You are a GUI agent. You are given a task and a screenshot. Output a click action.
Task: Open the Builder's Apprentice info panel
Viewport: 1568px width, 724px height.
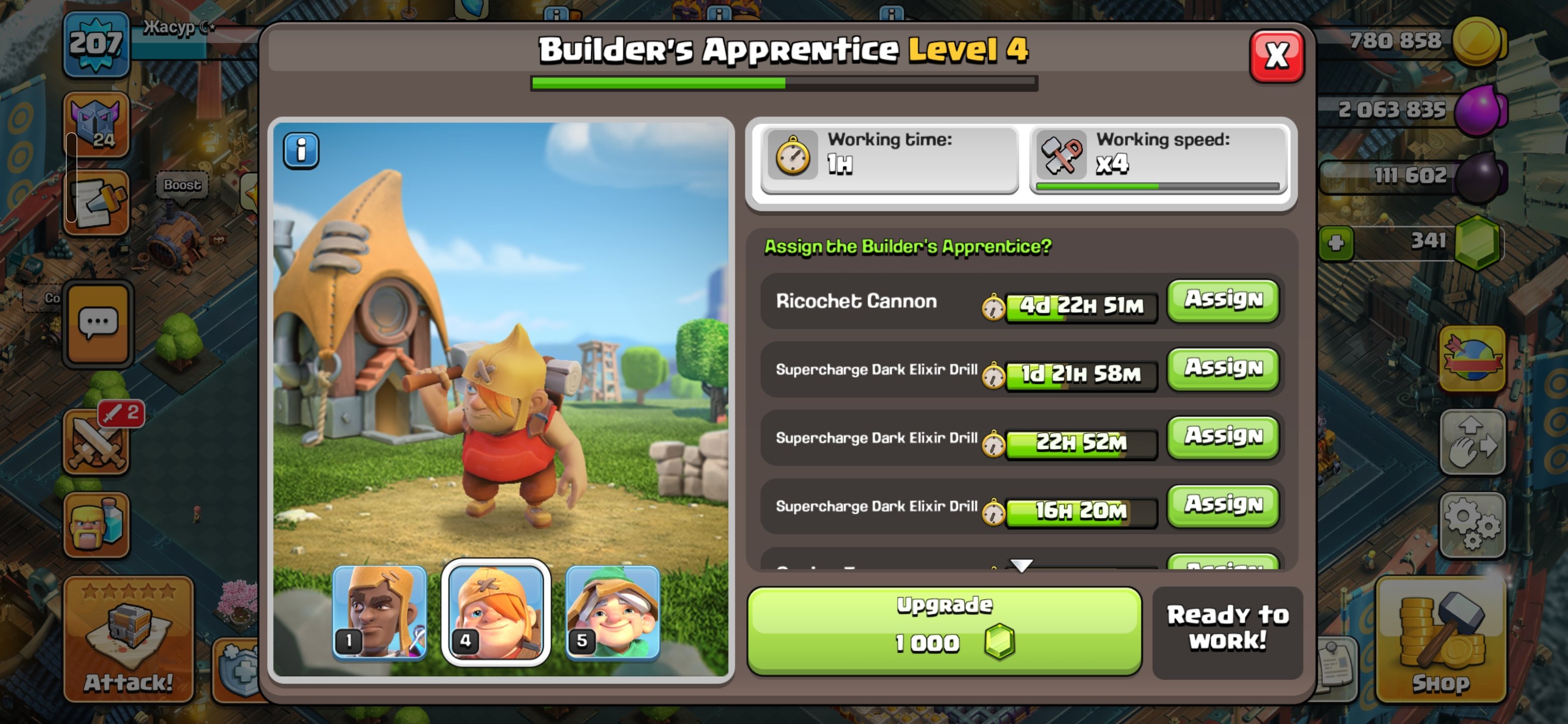click(301, 150)
